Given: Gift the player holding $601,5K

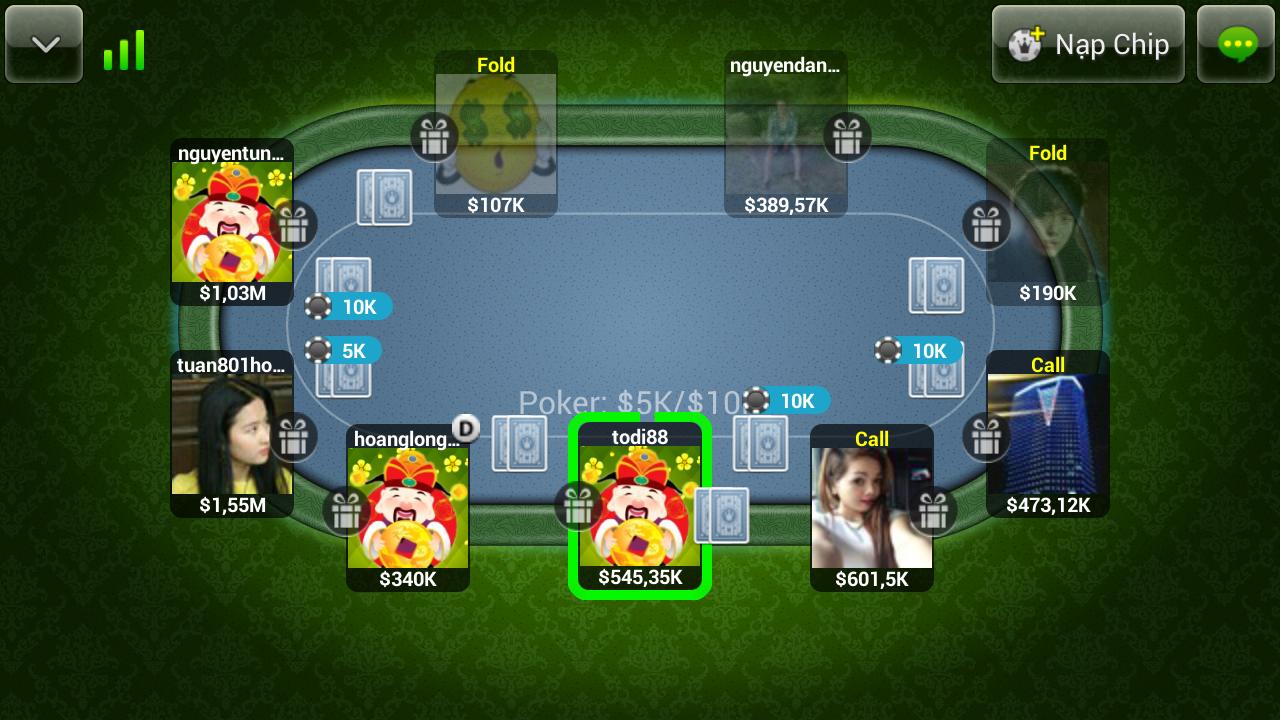Looking at the screenshot, I should 933,511.
